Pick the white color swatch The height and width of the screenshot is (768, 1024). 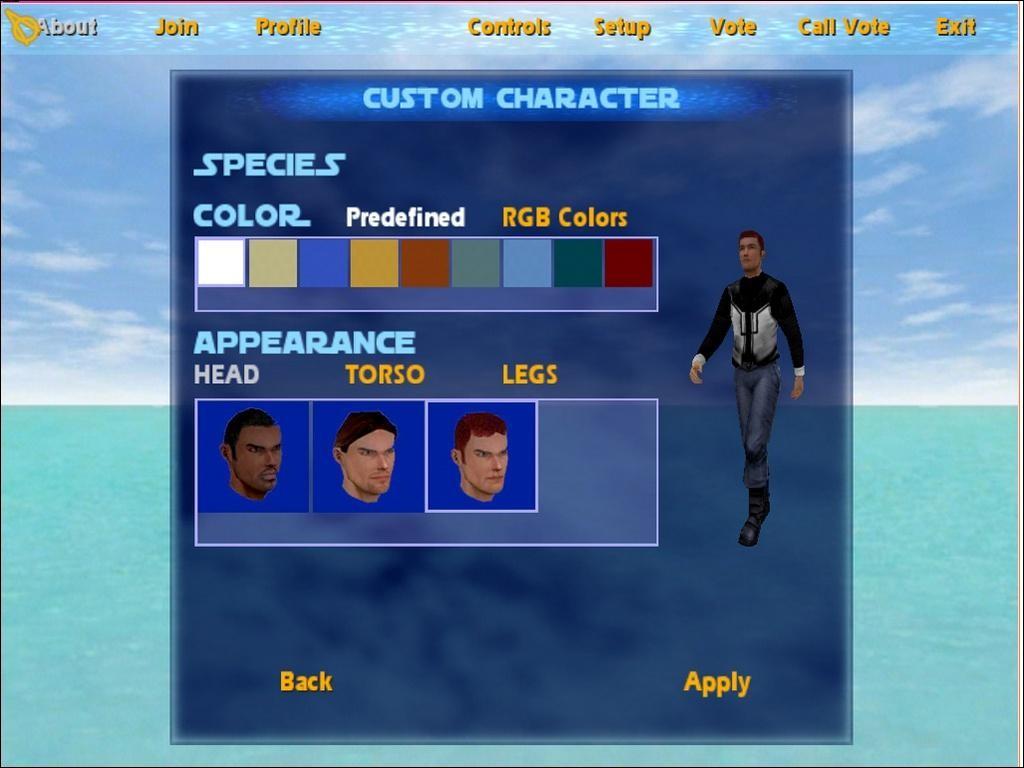tap(221, 263)
